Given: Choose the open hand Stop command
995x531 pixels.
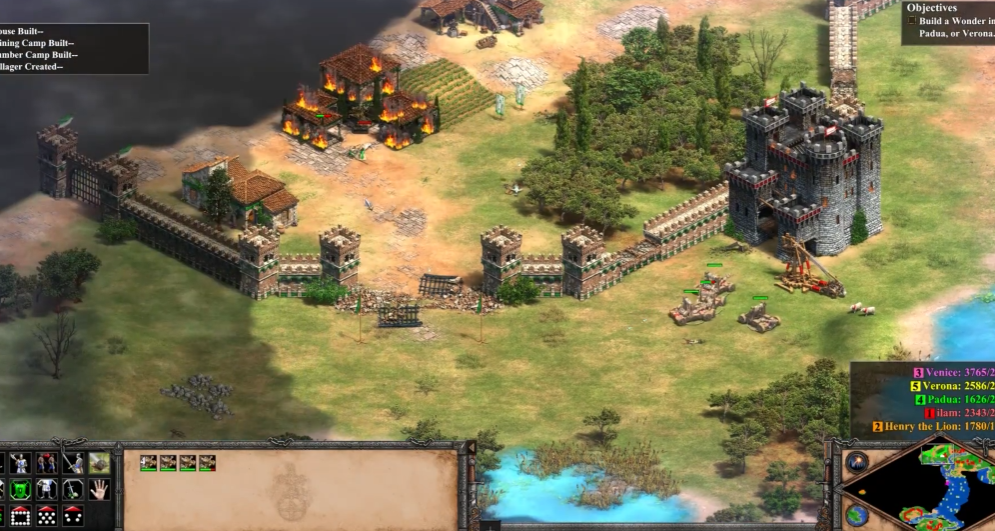Looking at the screenshot, I should (x=99, y=490).
